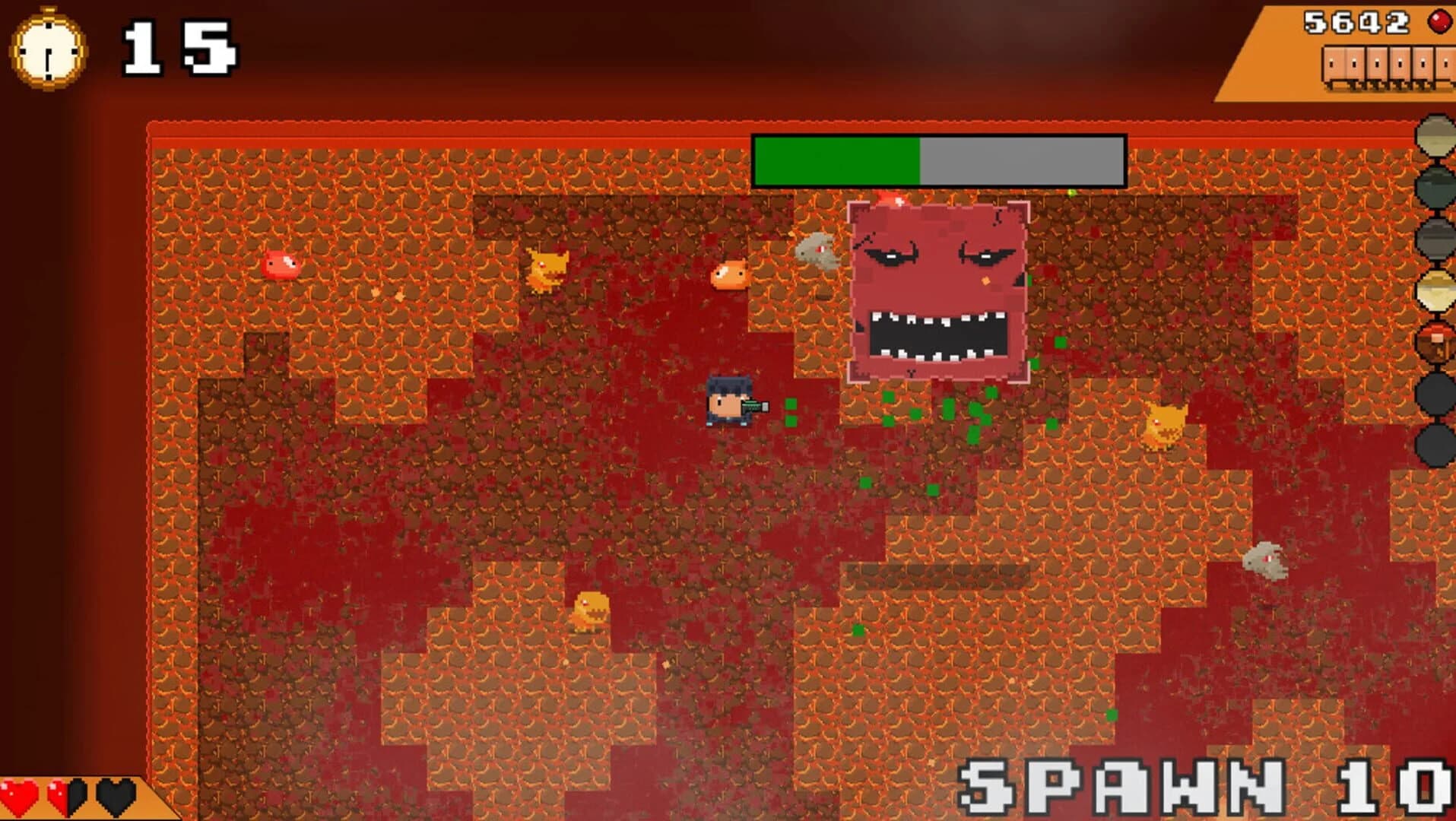Image resolution: width=1456 pixels, height=821 pixels.
Task: Click the boss with the angry face
Action: [x=937, y=289]
